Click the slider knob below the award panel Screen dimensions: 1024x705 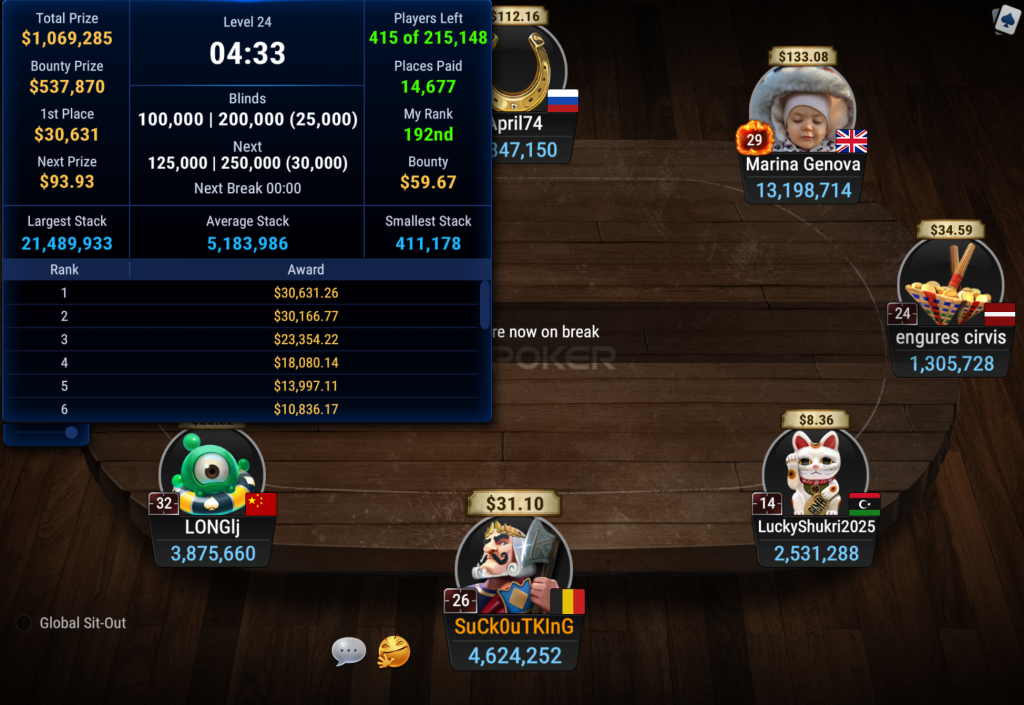[x=71, y=433]
